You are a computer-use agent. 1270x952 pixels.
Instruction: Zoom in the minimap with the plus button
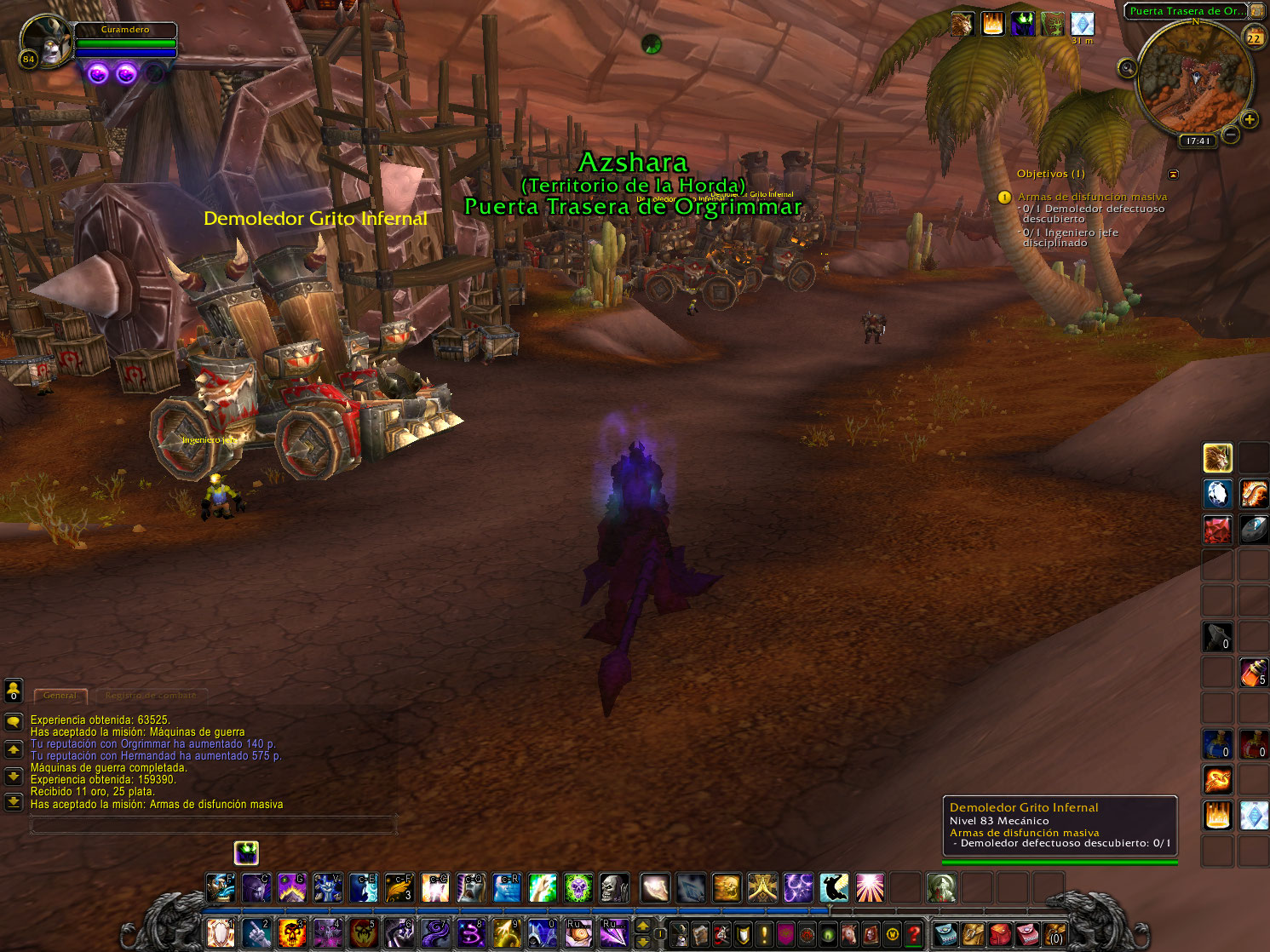click(1249, 120)
